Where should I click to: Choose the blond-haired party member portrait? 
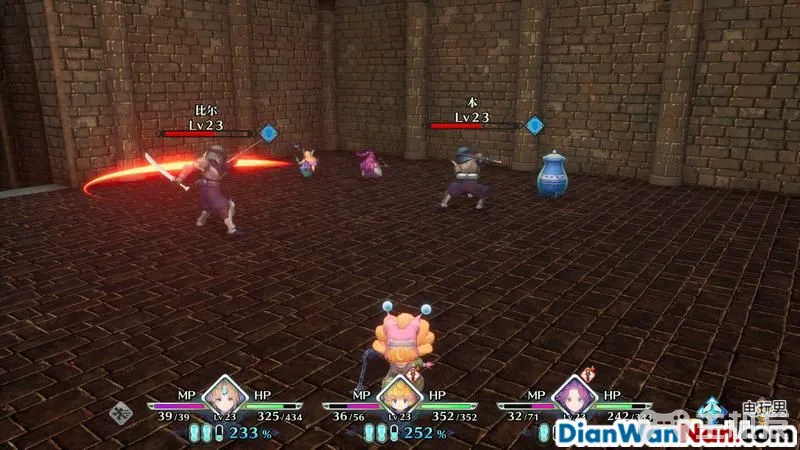tap(399, 396)
